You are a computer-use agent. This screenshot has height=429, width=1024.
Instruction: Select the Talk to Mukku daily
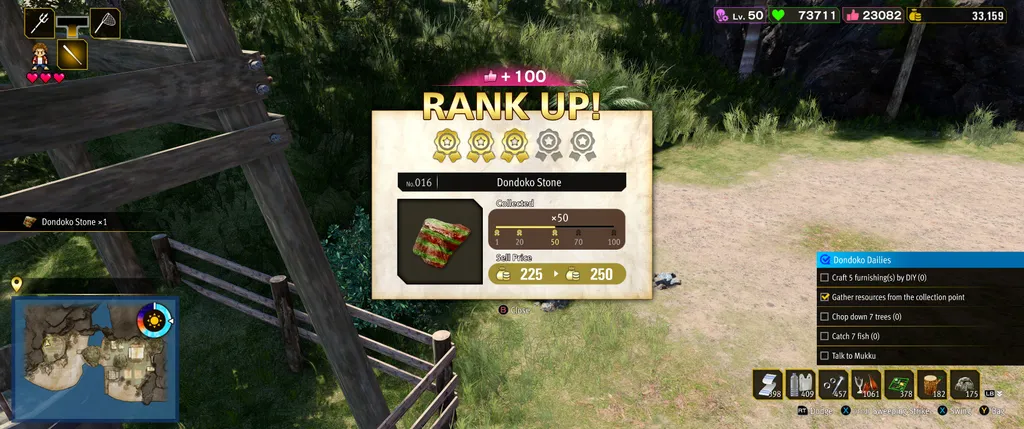[823, 355]
